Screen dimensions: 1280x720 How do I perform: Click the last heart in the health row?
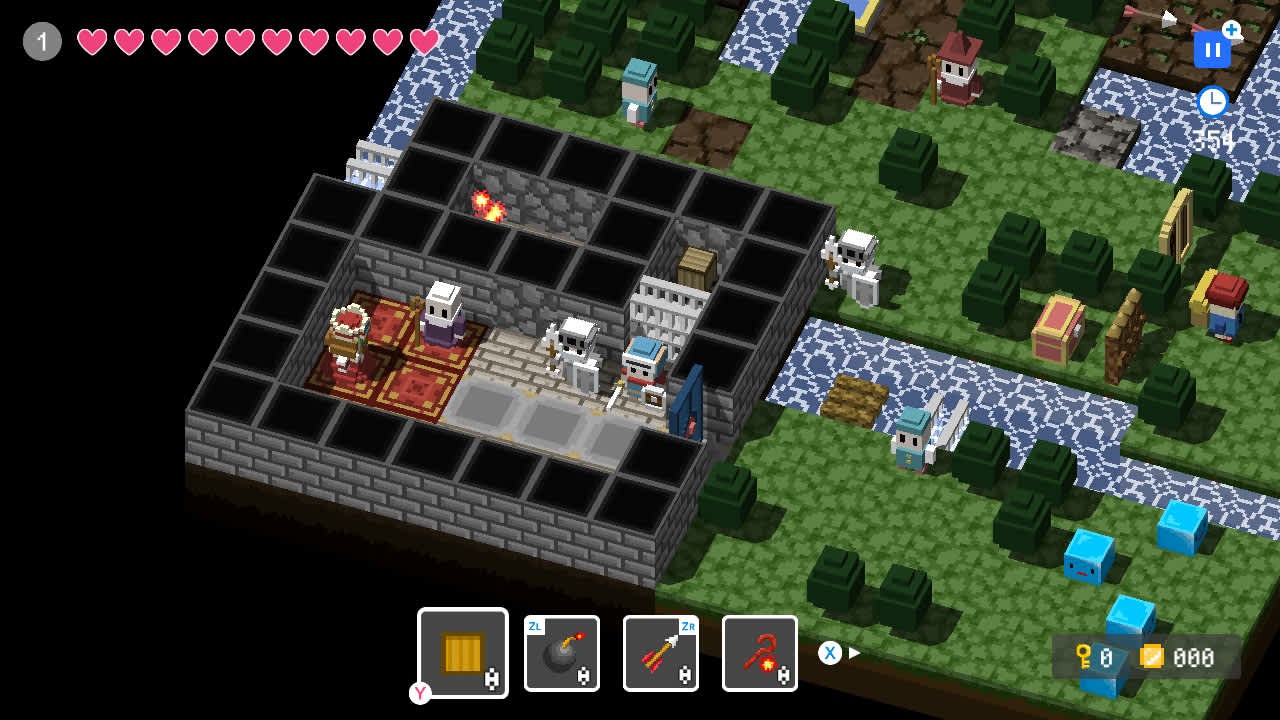tap(423, 41)
